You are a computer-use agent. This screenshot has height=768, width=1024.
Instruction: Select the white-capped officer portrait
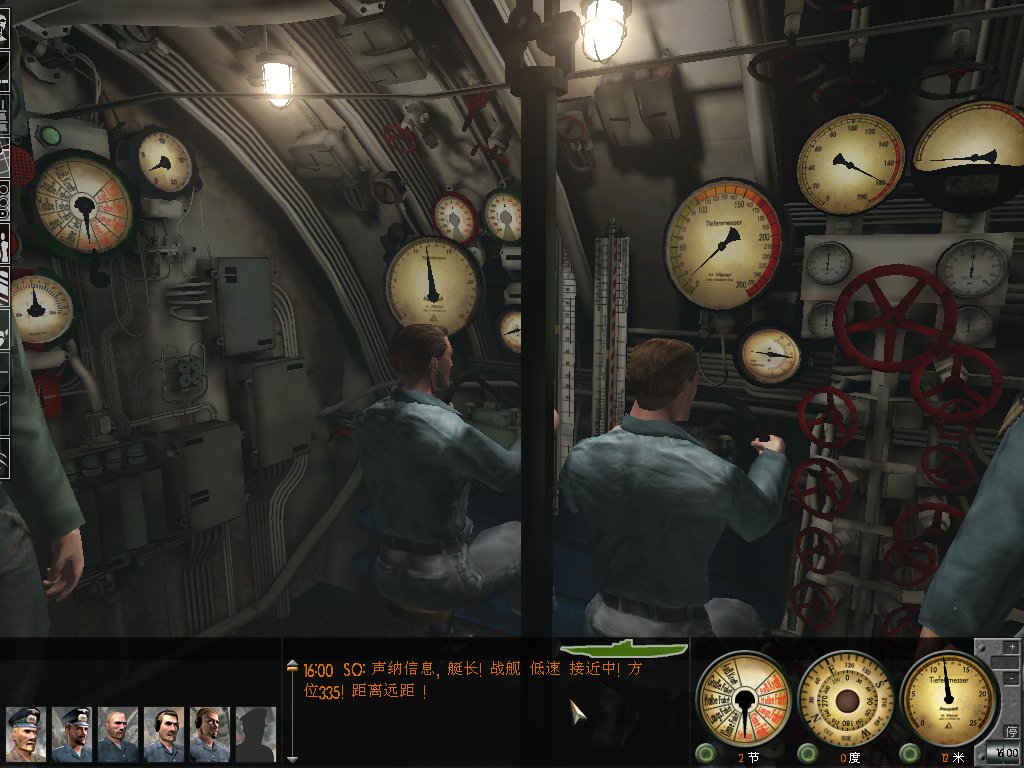click(25, 734)
